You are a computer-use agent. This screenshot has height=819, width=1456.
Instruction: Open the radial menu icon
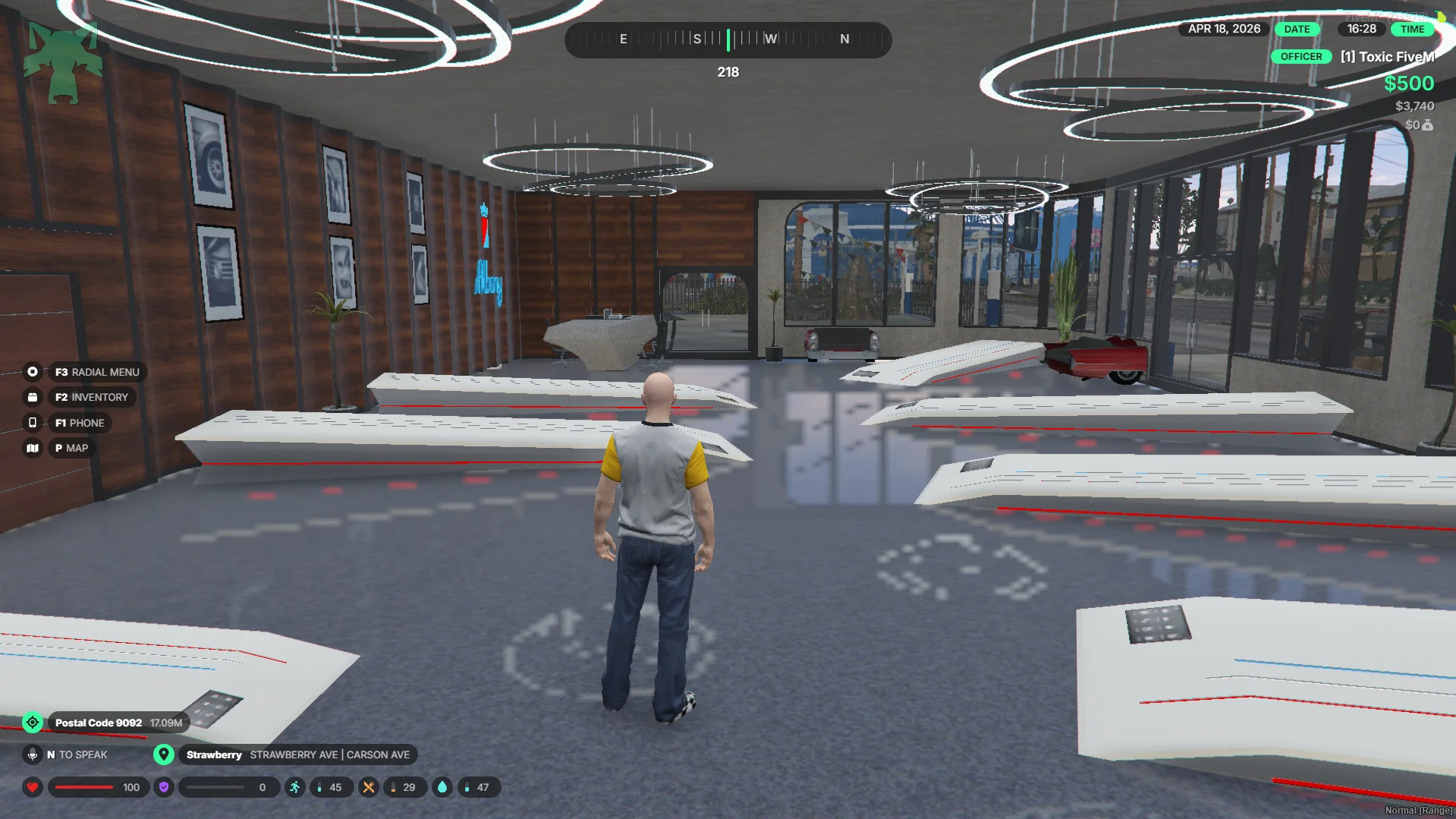33,372
